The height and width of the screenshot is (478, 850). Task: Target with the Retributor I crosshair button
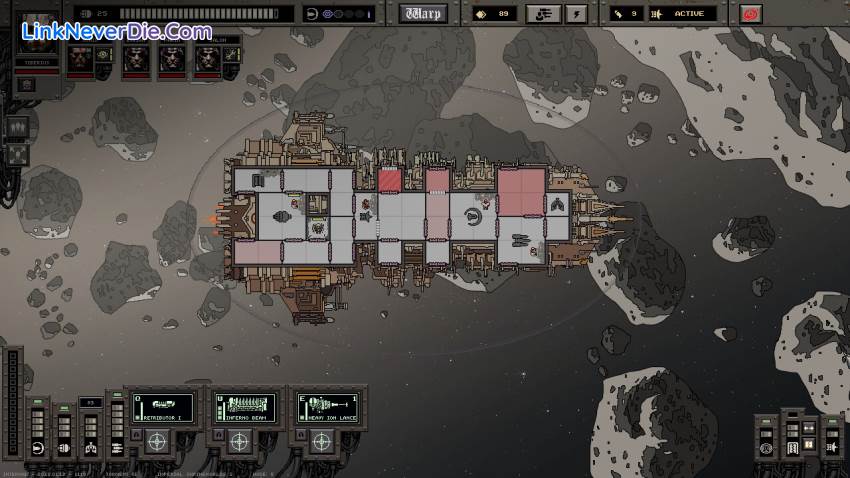click(x=157, y=440)
